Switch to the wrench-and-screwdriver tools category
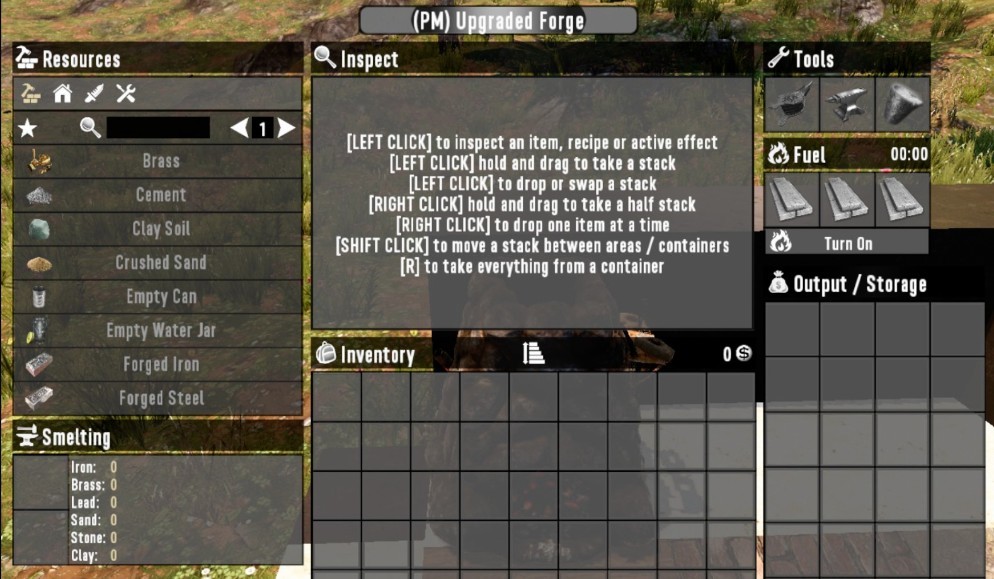Viewport: 994px width, 579px height. pos(125,94)
